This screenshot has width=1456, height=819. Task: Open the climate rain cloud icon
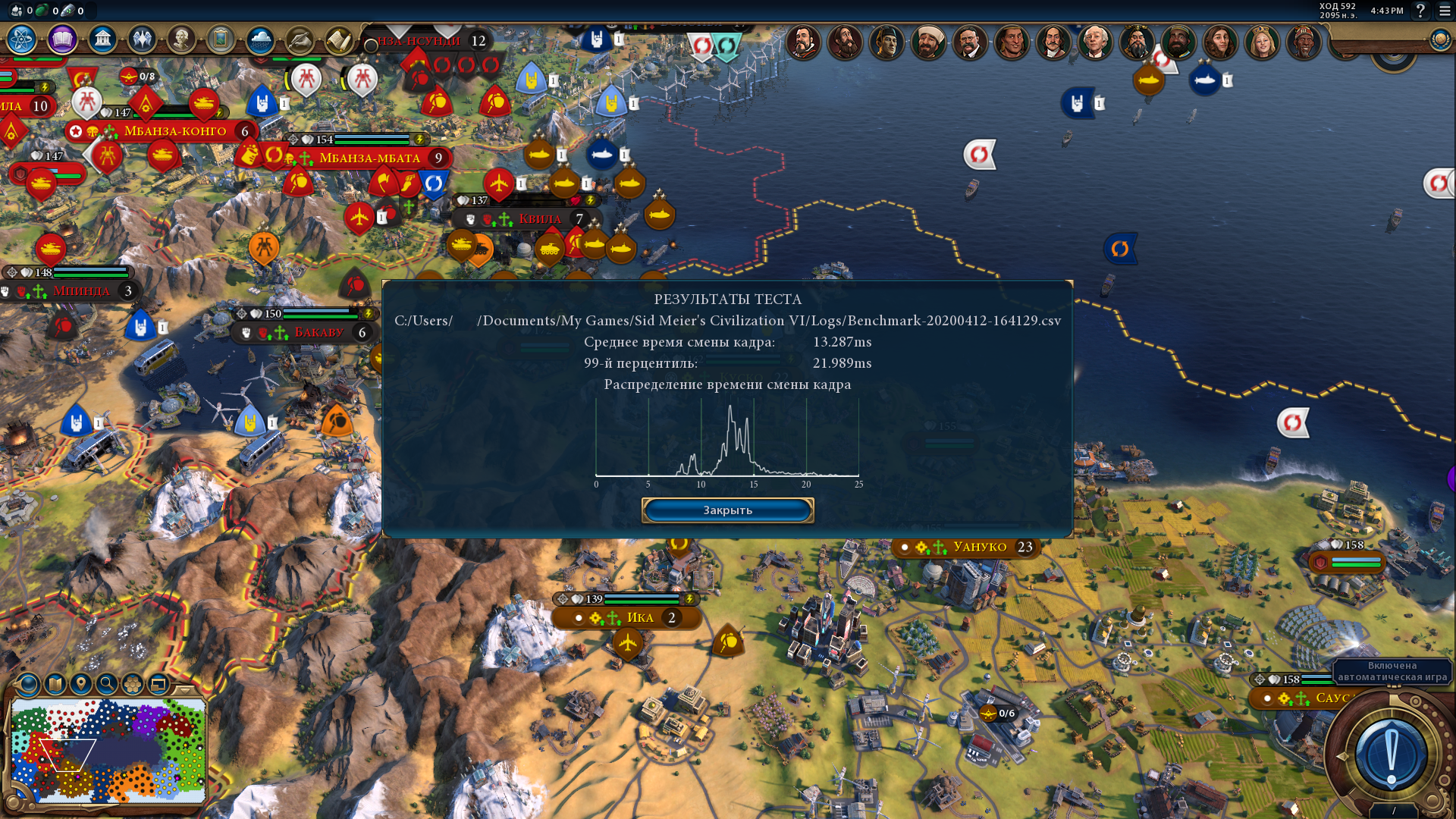point(260,39)
